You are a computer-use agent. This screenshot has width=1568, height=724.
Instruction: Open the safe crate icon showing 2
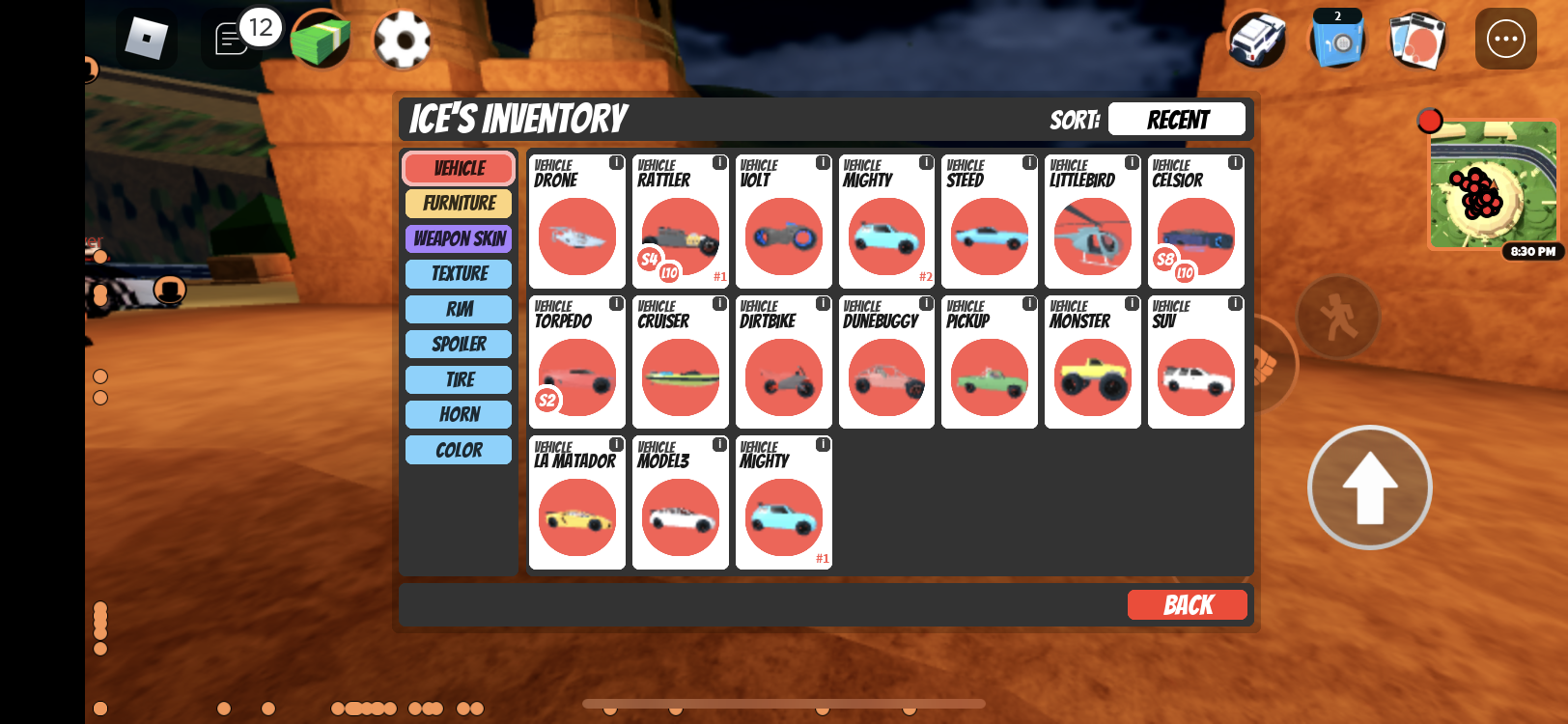(1337, 41)
